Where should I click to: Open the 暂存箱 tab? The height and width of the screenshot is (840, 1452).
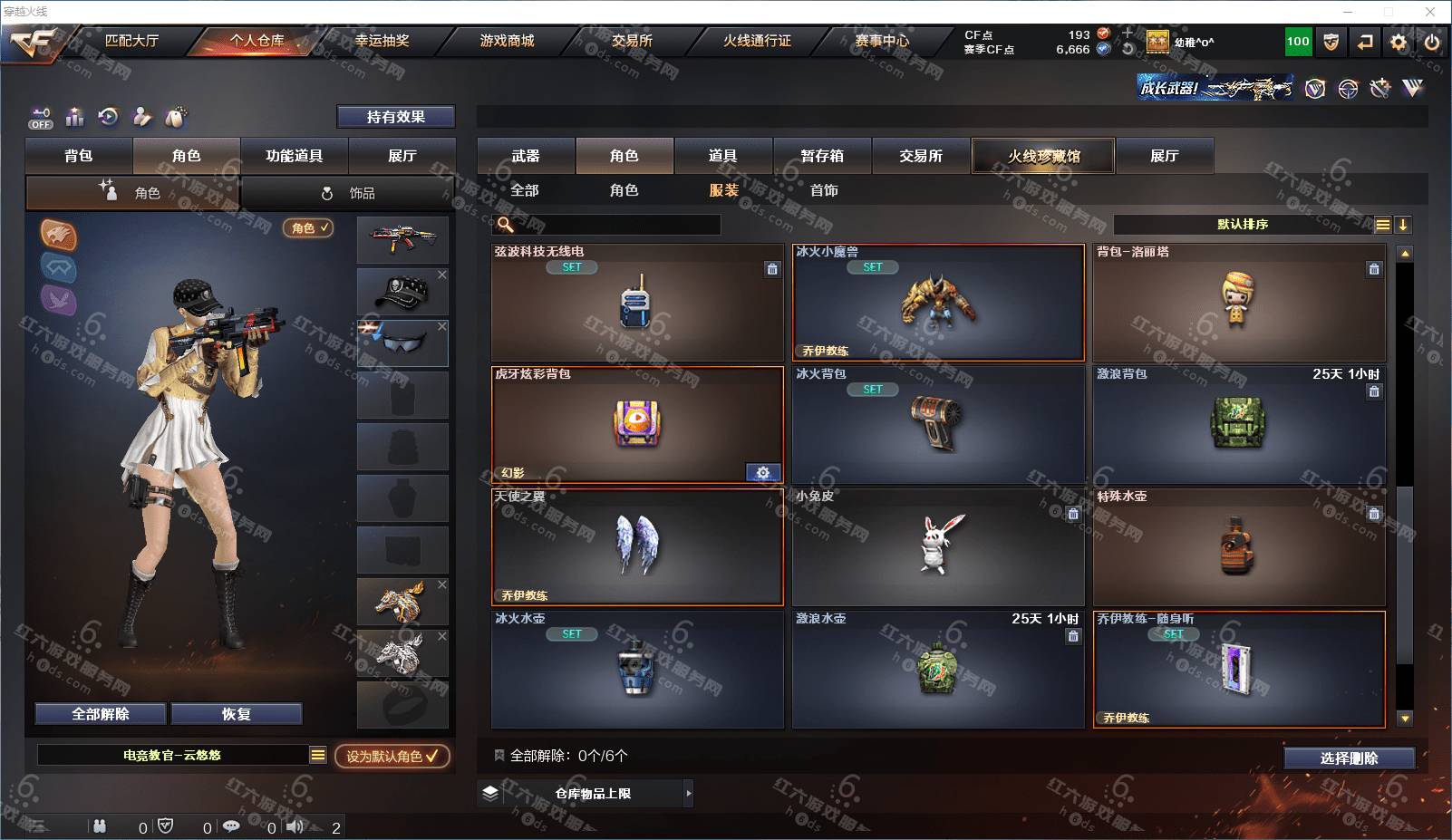point(822,156)
